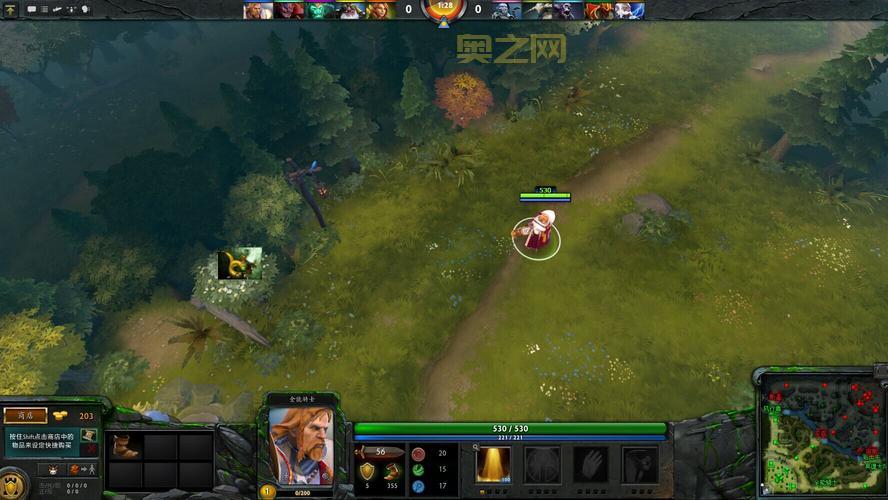Select the unlearned Guardian Angel ultimate icon
Screen dimensions: 888x500
coord(640,464)
